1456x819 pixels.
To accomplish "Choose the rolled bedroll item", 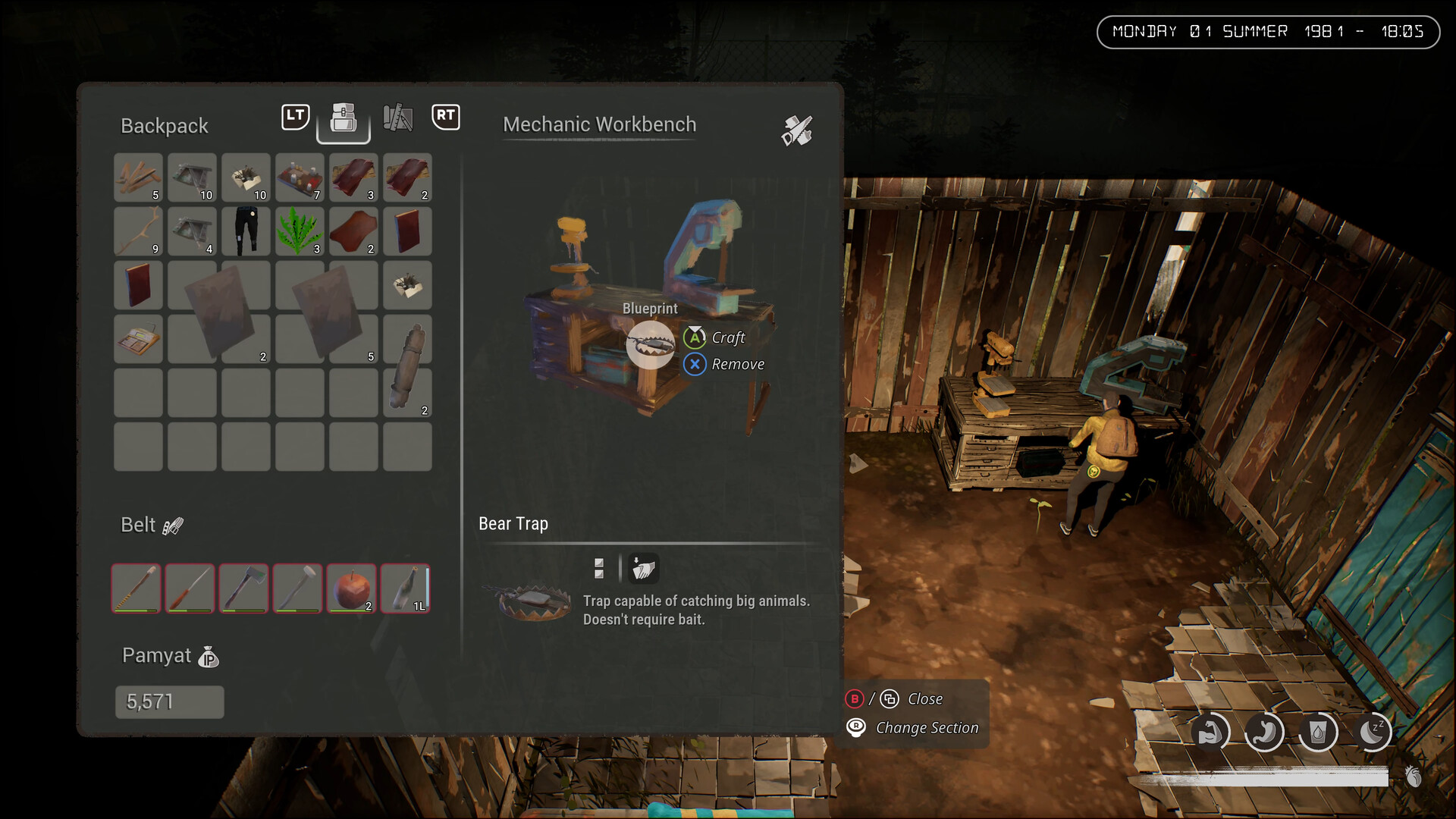I will [407, 366].
